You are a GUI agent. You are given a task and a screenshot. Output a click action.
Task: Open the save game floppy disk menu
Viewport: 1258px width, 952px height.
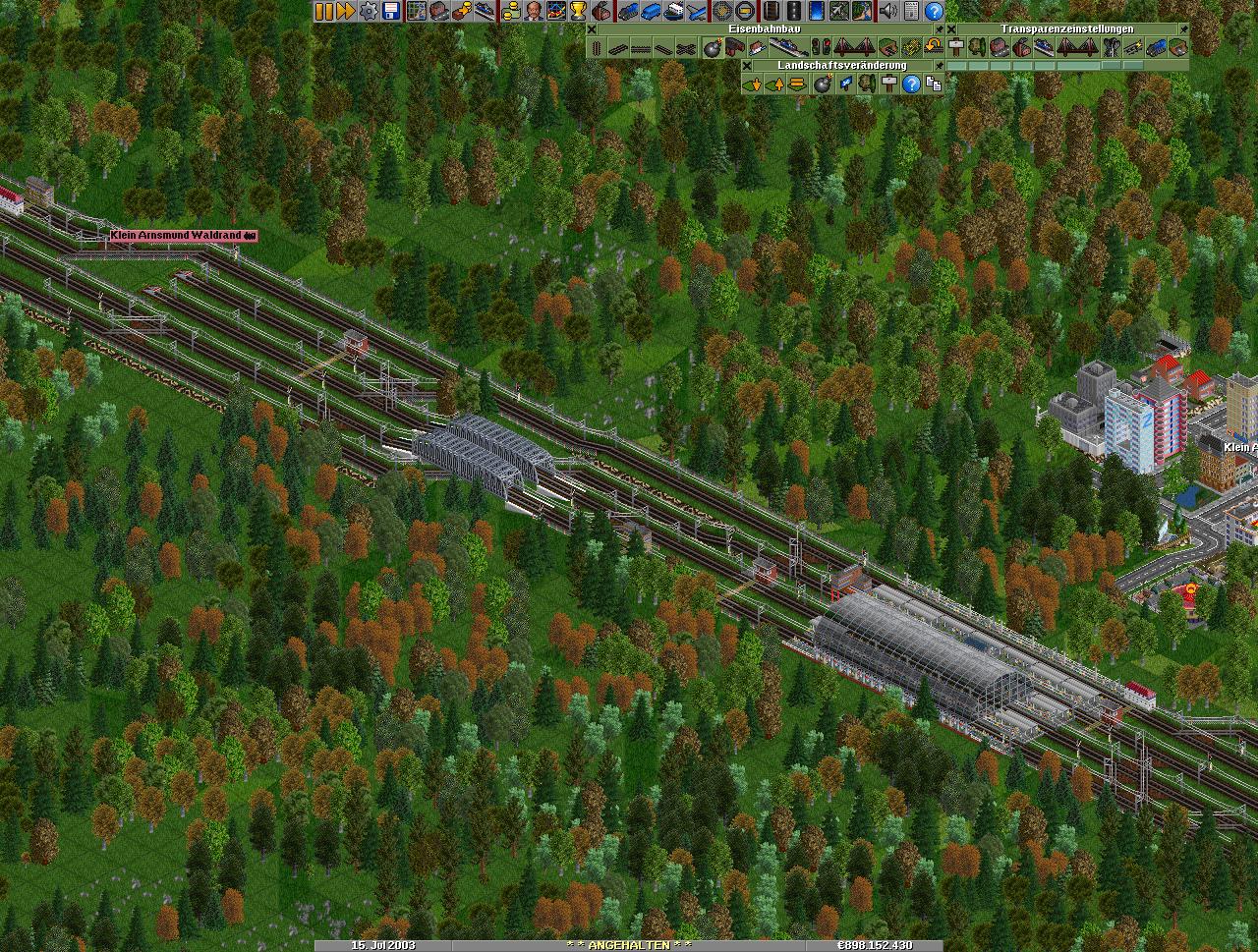tap(390, 11)
